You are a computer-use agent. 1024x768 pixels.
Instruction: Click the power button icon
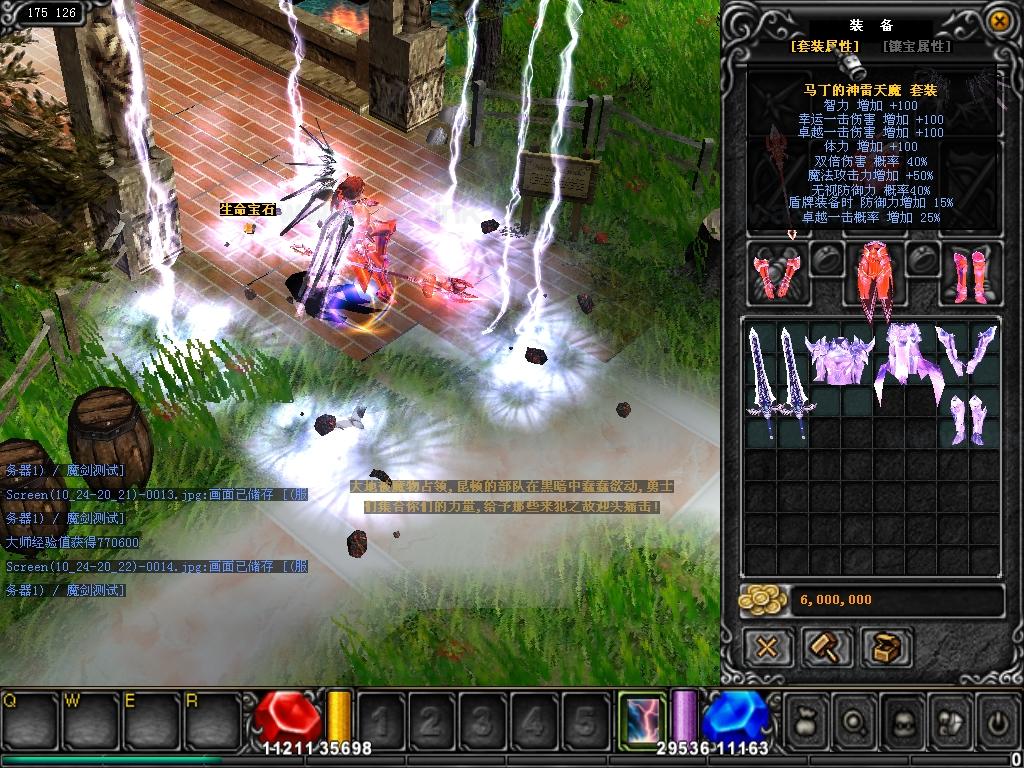pos(998,719)
